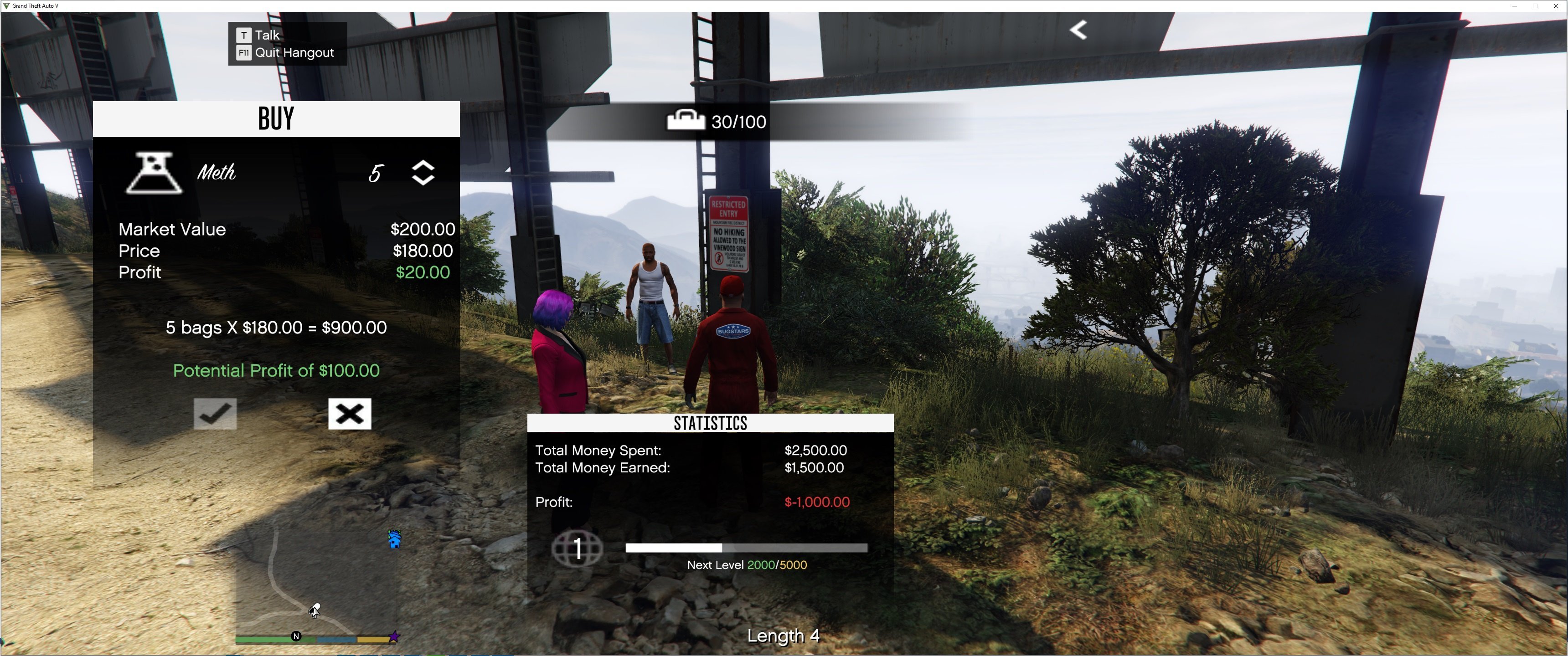Cancel the purchase with the X button
Screen dimensions: 1568x656
pos(350,414)
